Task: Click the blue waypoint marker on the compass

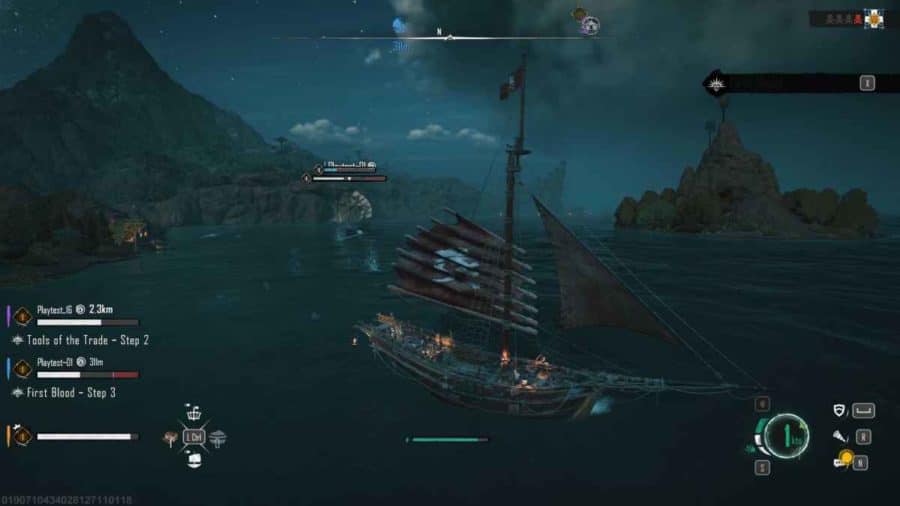Action: 400,28
